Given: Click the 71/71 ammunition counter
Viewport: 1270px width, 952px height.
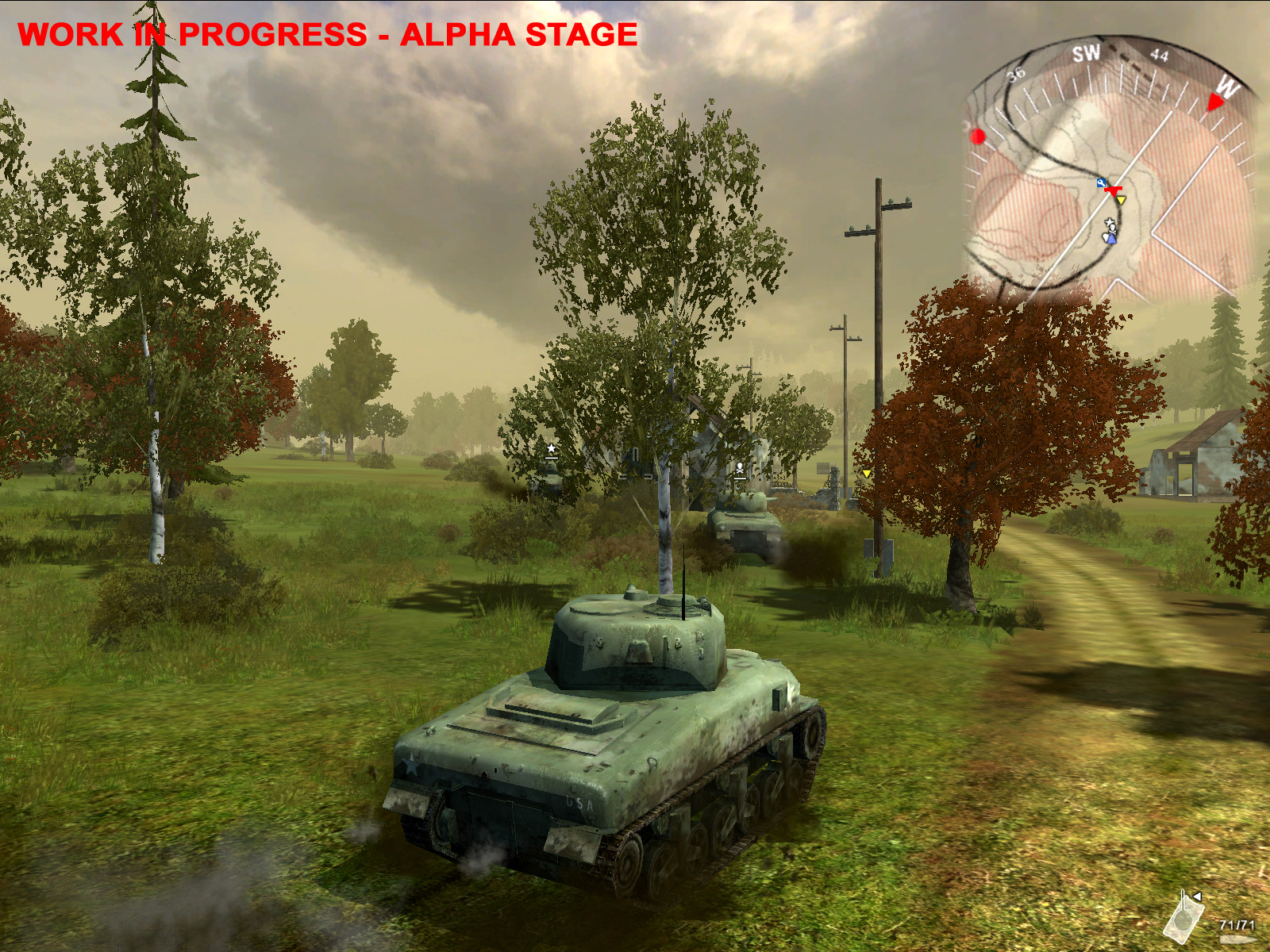Looking at the screenshot, I should pyautogui.click(x=1237, y=925).
